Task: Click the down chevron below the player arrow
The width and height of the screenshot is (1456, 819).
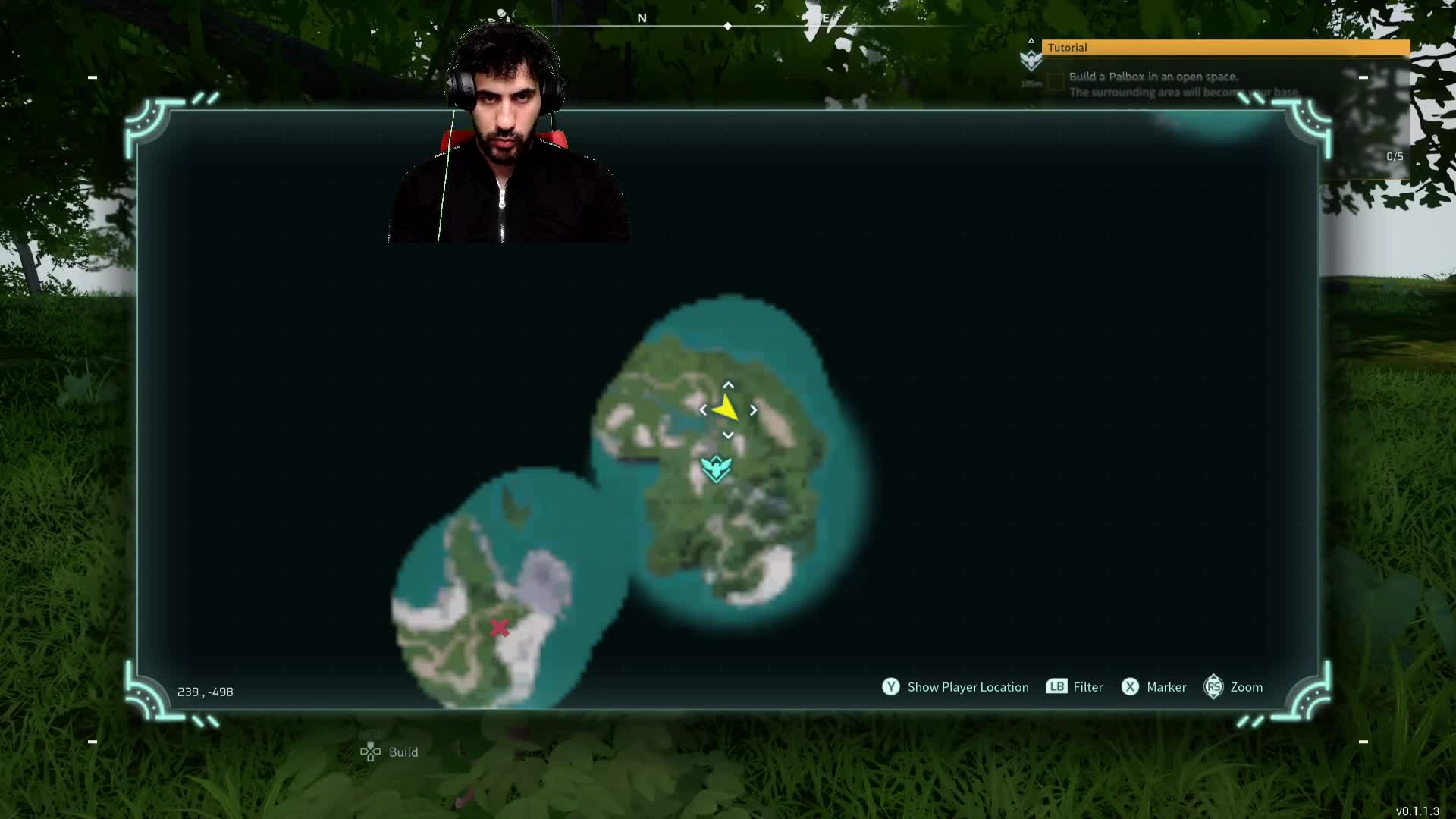Action: click(x=727, y=435)
